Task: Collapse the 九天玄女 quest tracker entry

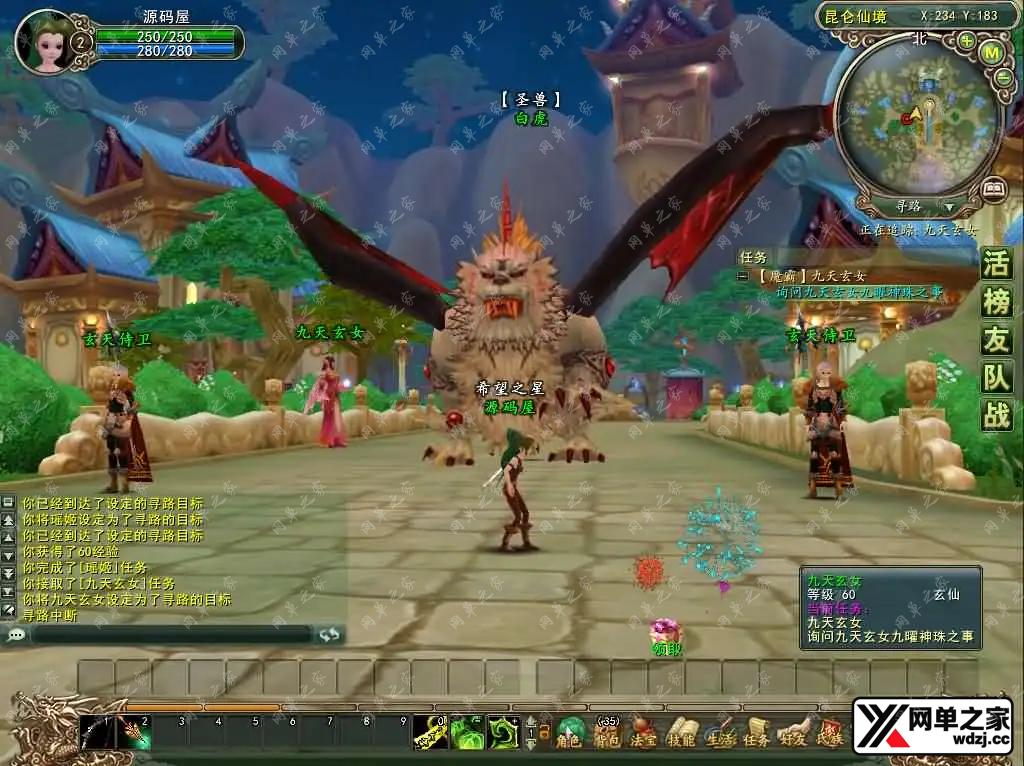Action: point(743,276)
